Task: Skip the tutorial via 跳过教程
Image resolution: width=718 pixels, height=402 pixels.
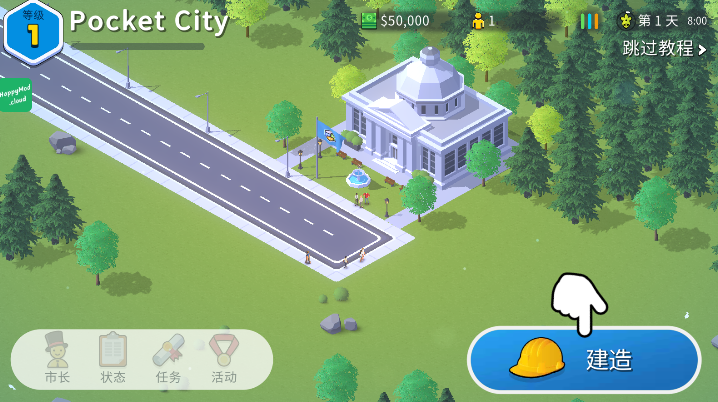Action: tap(664, 48)
